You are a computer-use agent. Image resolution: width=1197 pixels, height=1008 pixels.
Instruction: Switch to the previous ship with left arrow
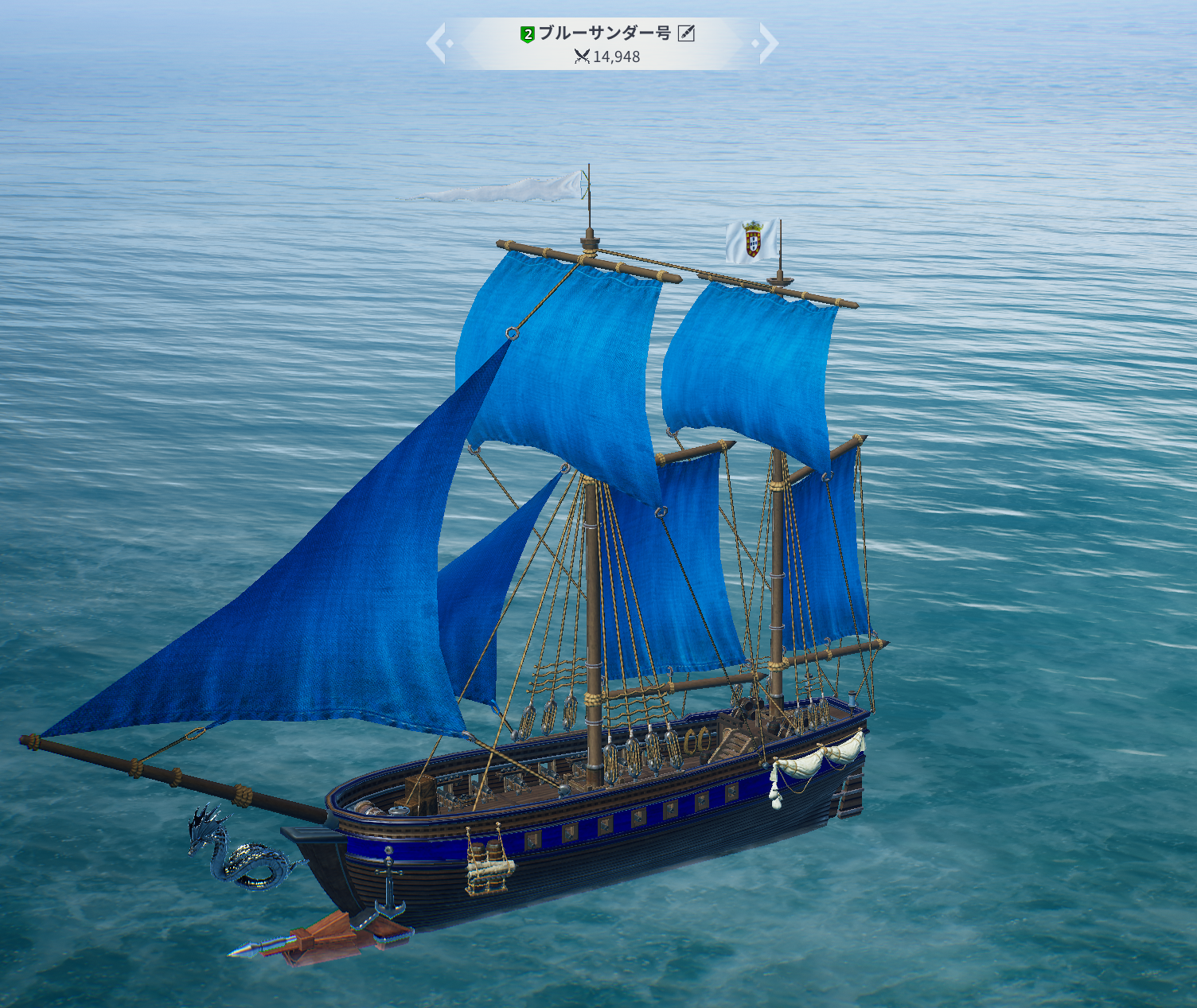click(x=437, y=43)
